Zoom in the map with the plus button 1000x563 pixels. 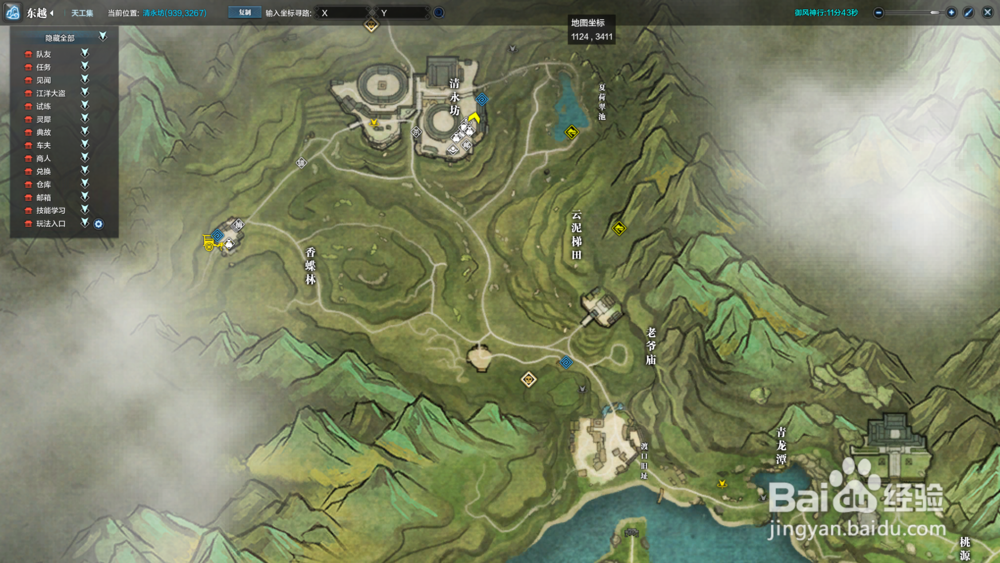pyautogui.click(x=951, y=13)
